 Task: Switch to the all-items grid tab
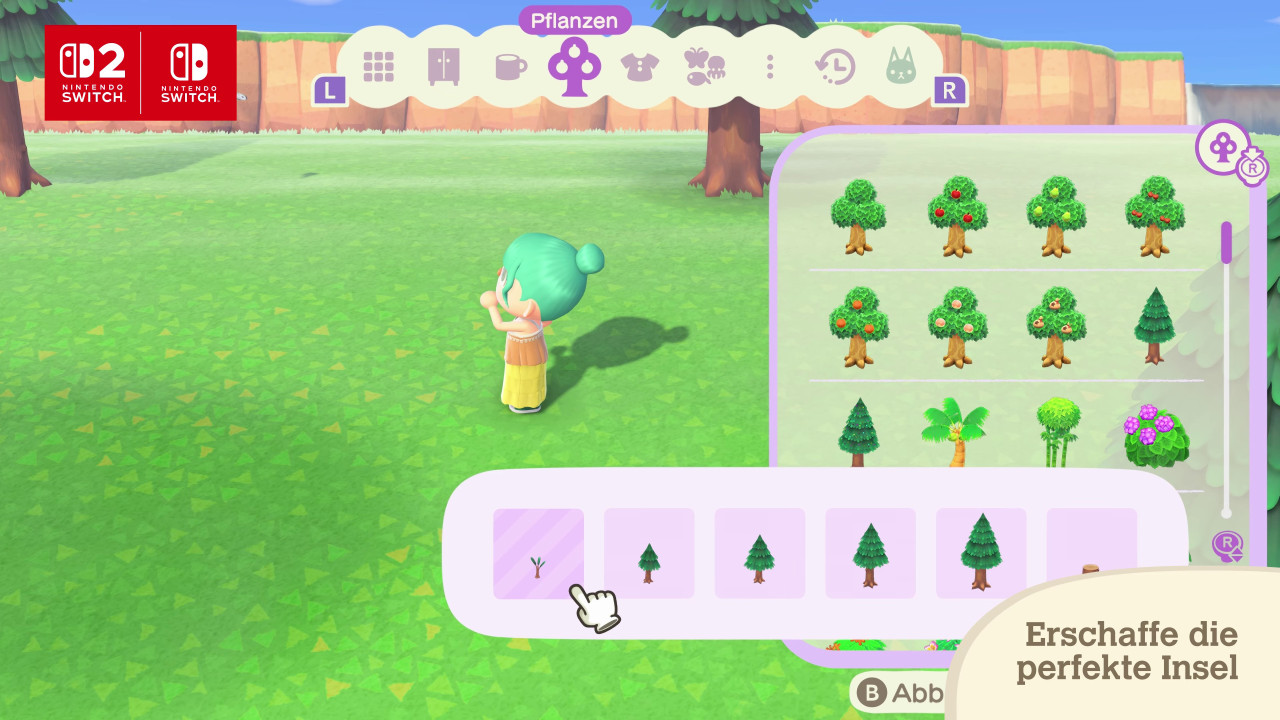pos(379,66)
